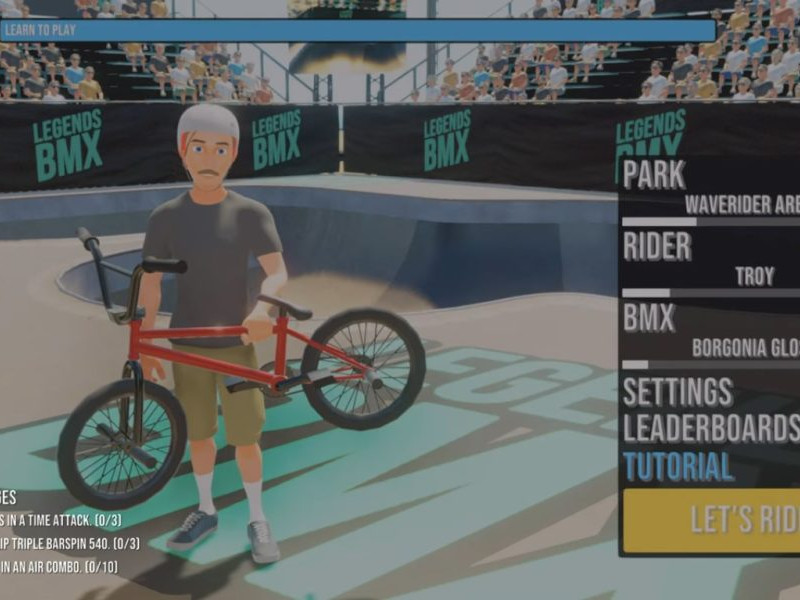Click the yellow Let's Ride button
Screen dimensions: 800x600
(712, 520)
